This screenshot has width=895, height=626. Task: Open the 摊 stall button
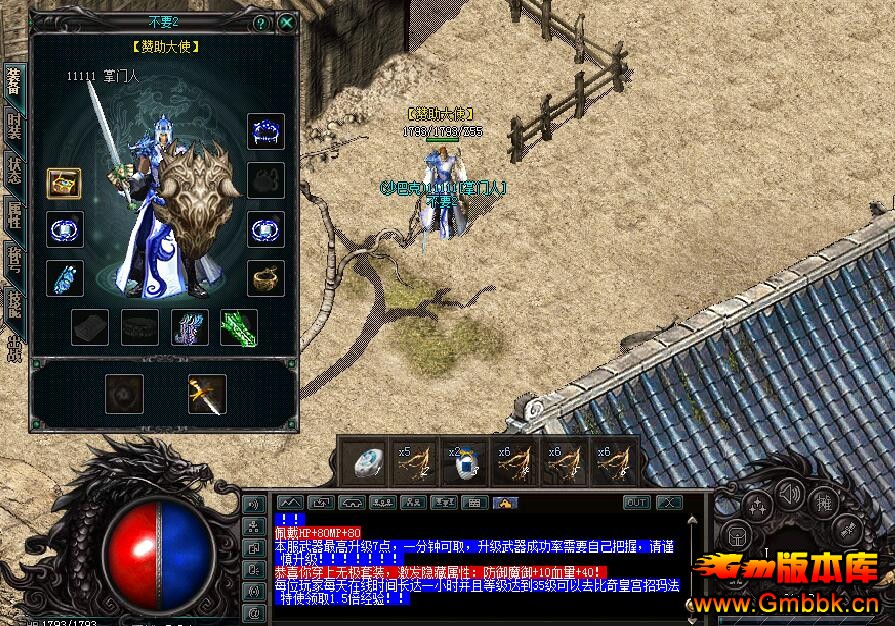(824, 501)
